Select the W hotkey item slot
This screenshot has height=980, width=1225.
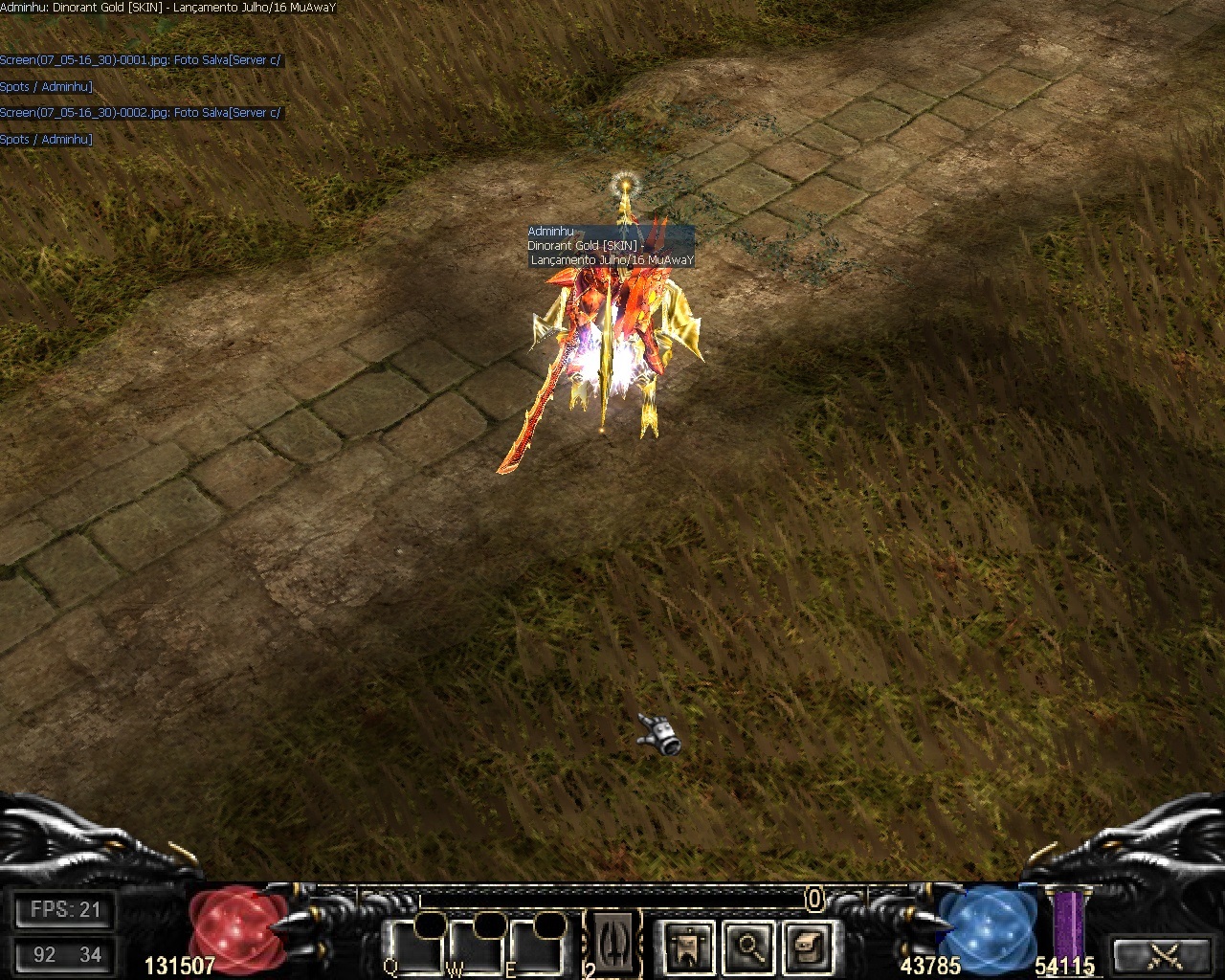pos(476,947)
